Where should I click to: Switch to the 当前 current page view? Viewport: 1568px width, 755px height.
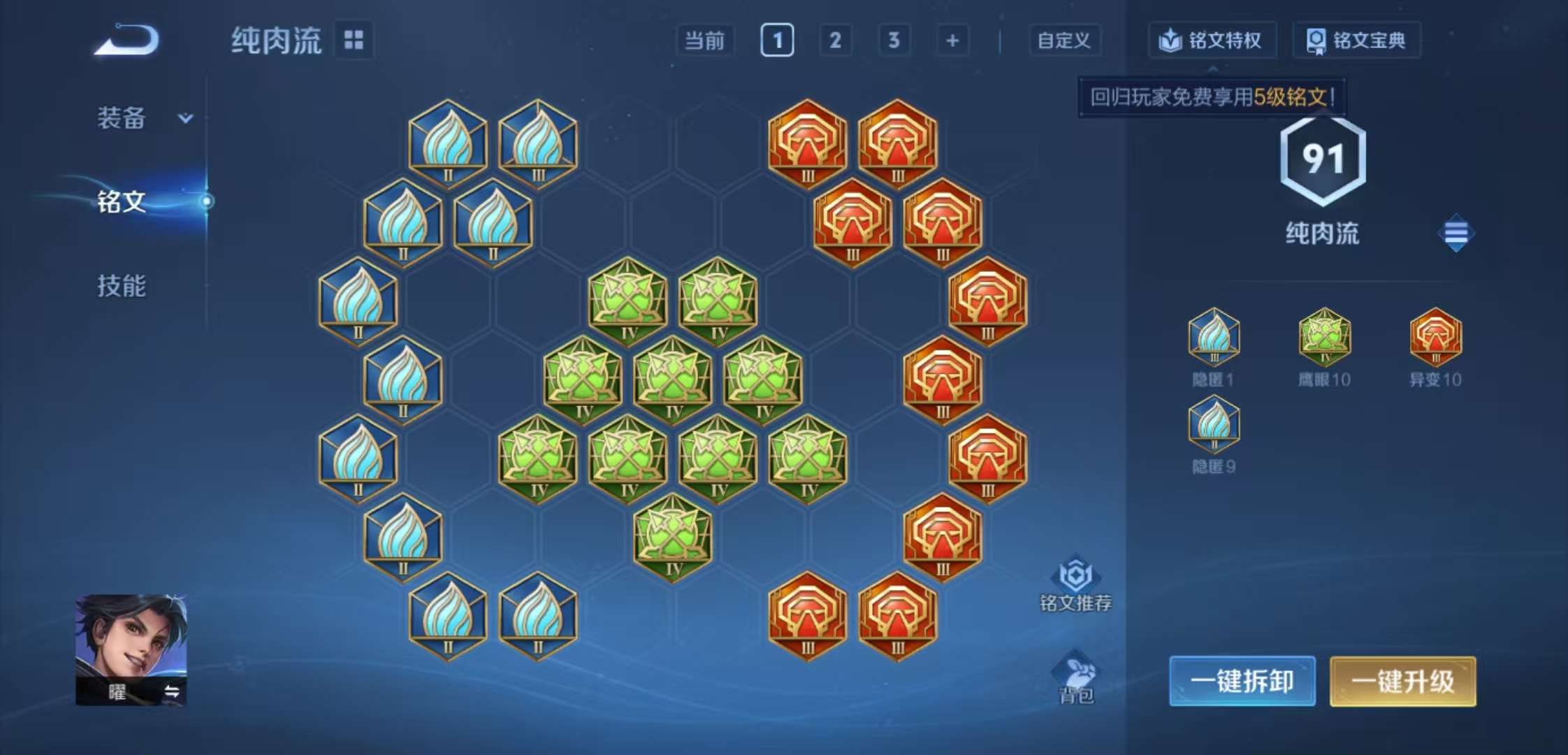tap(705, 41)
